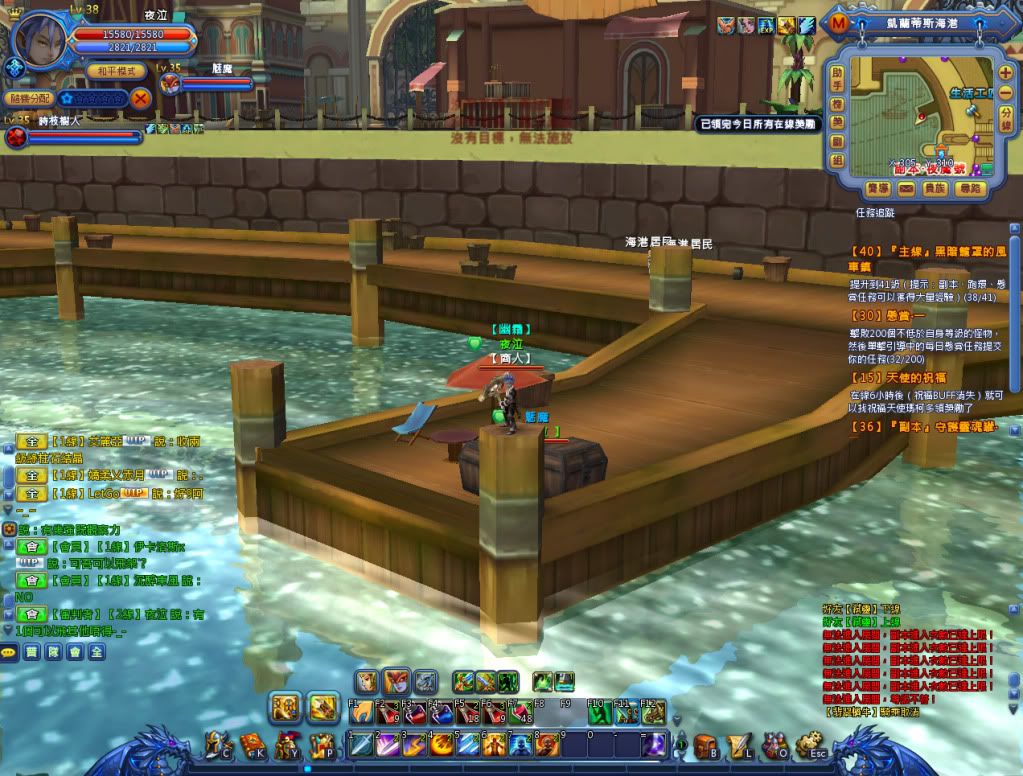Image resolution: width=1023 pixels, height=776 pixels.
Task: Activate the purple orb skill in the = slot
Action: pyautogui.click(x=653, y=745)
